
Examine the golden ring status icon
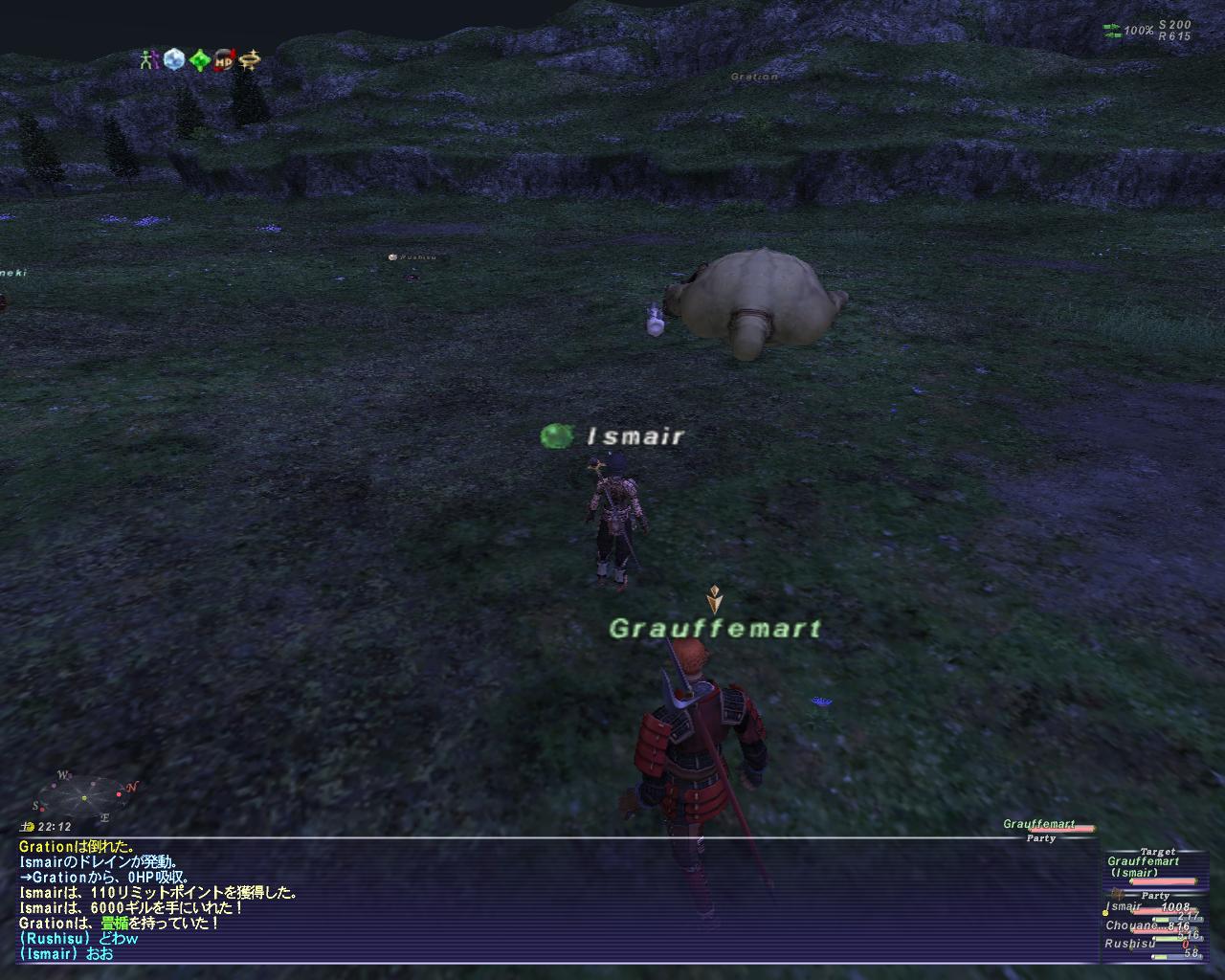(x=251, y=59)
